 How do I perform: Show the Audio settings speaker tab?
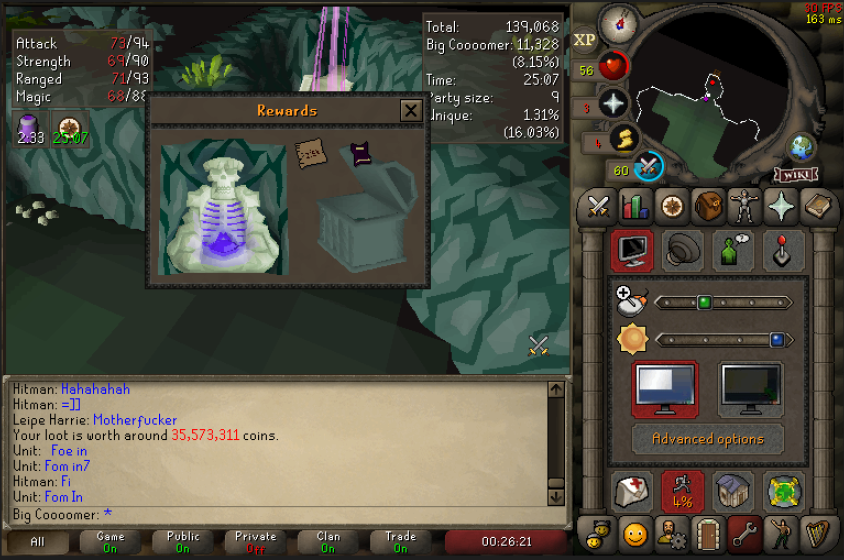682,251
